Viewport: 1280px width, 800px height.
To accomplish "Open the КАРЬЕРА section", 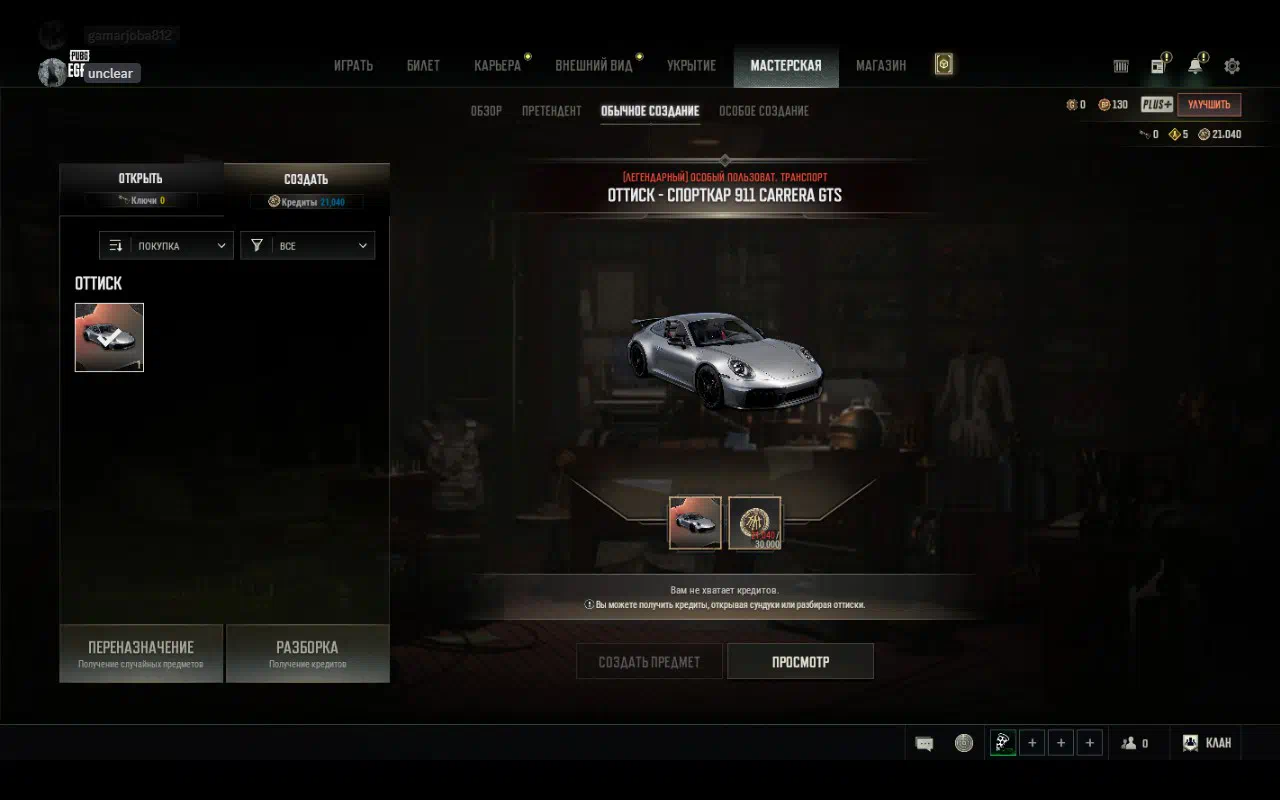I will point(497,66).
